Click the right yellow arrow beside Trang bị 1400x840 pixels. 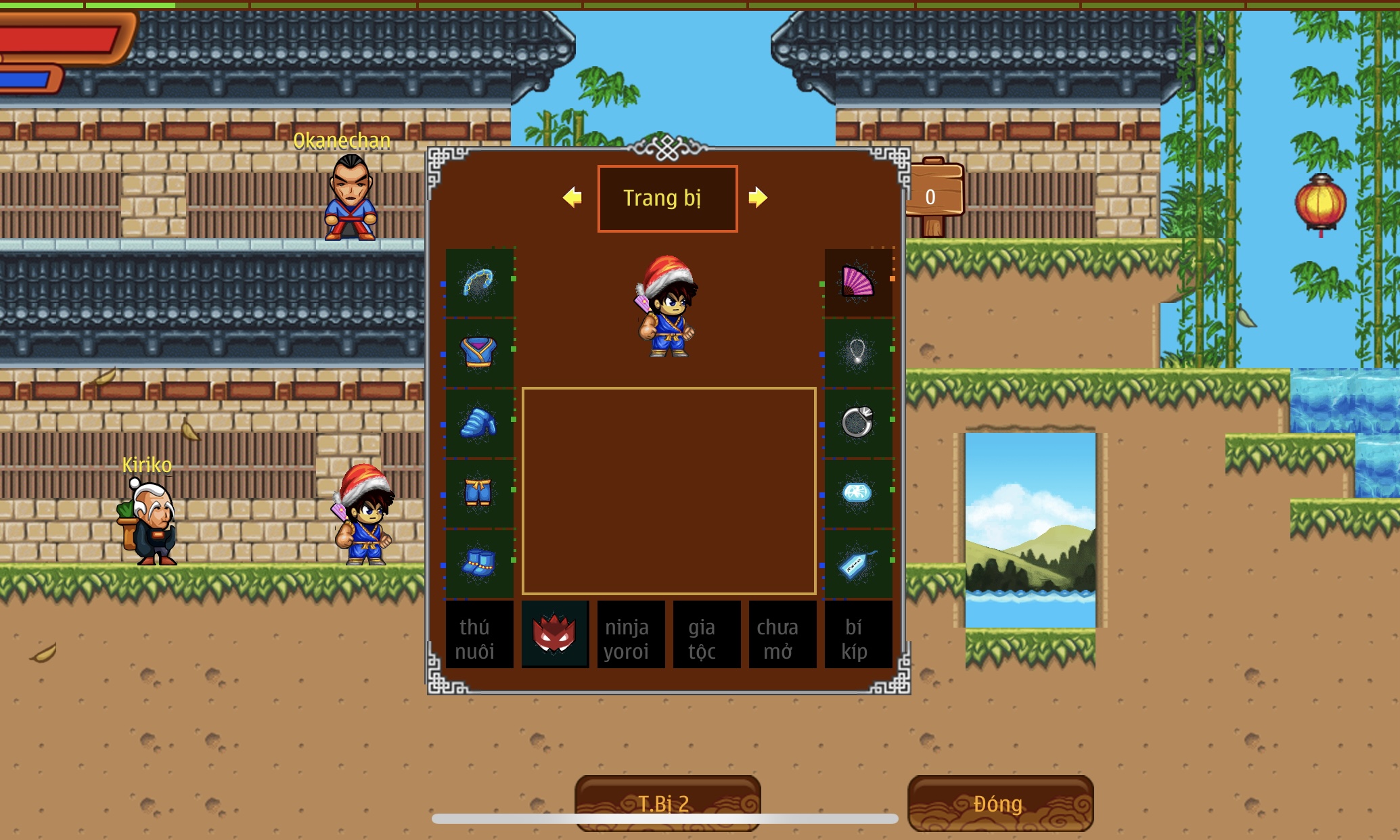pyautogui.click(x=758, y=197)
